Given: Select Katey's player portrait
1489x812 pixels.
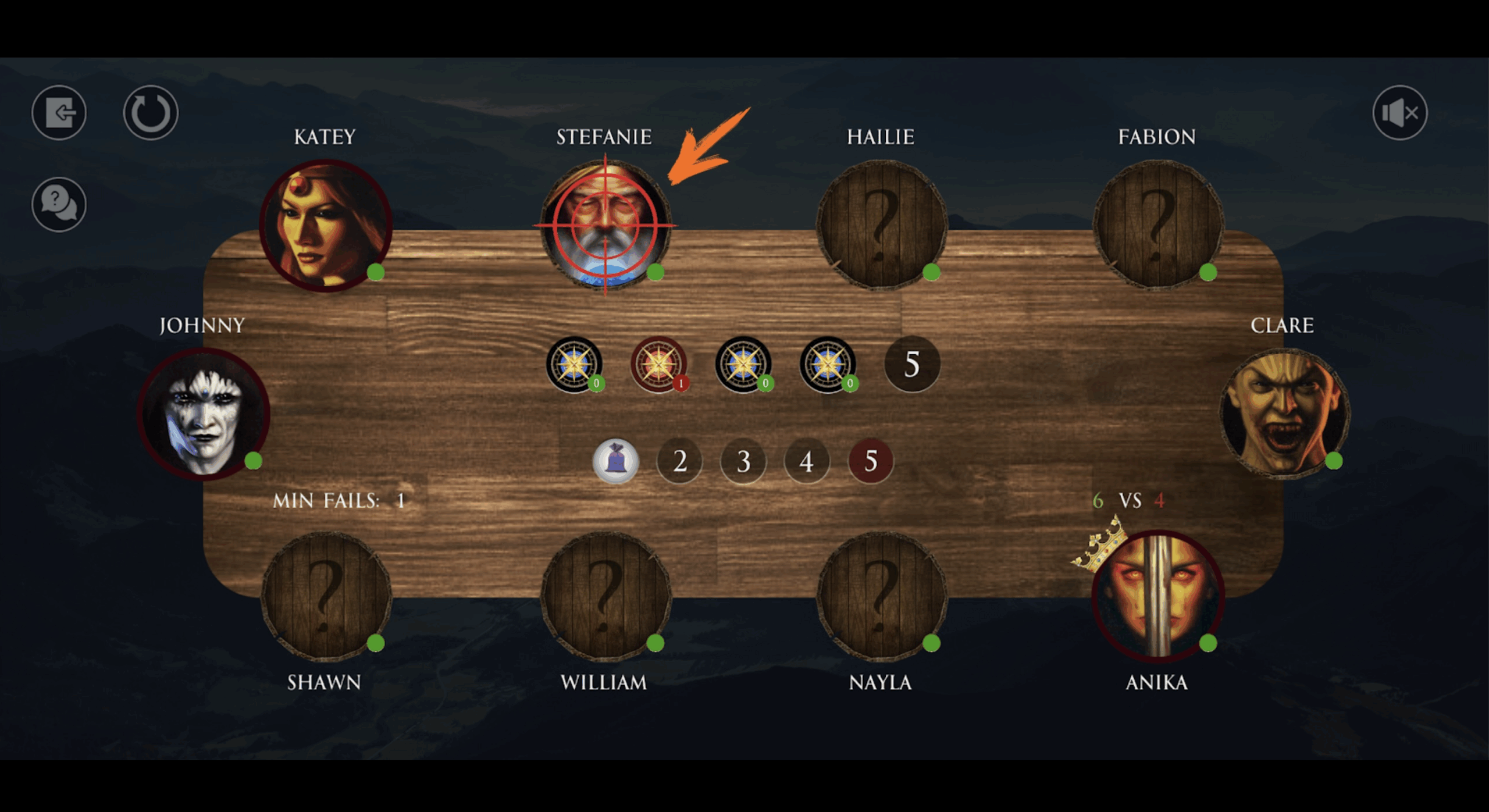Looking at the screenshot, I should (326, 225).
